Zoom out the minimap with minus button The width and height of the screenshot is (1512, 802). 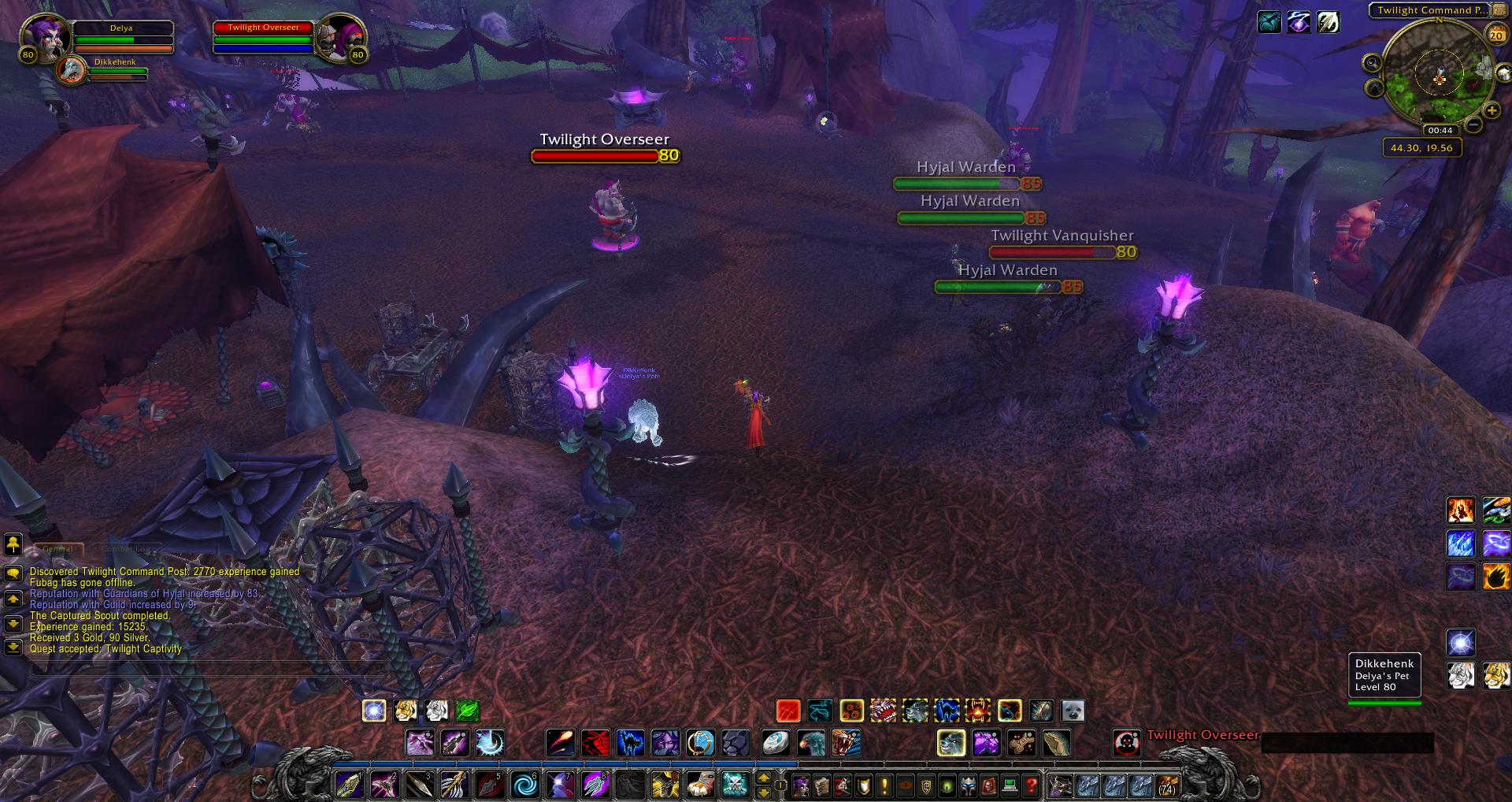[x=1473, y=124]
